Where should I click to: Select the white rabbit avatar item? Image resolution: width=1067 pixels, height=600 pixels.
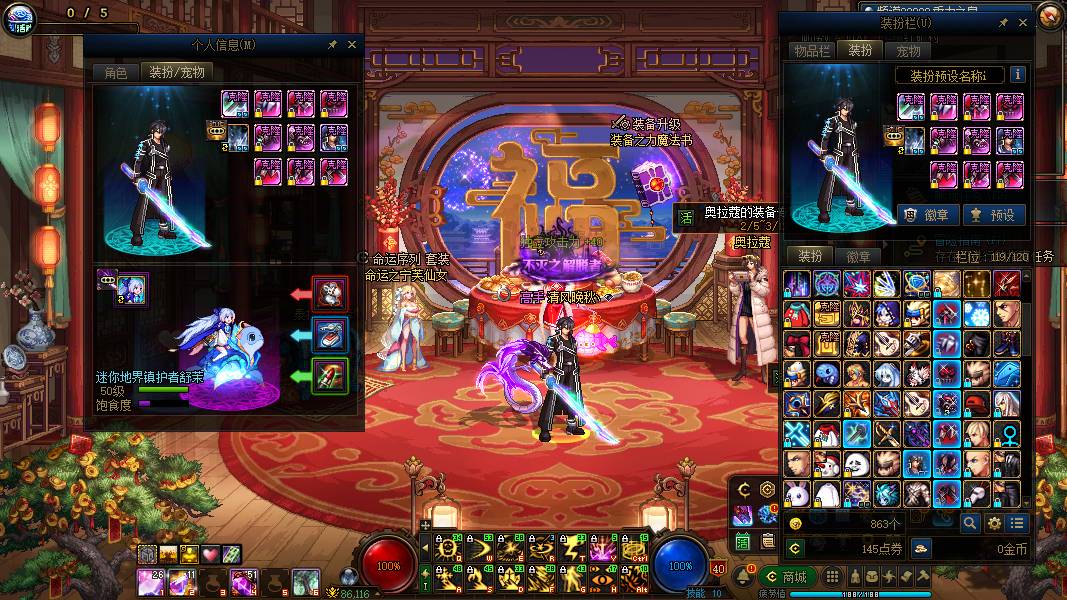(x=797, y=493)
